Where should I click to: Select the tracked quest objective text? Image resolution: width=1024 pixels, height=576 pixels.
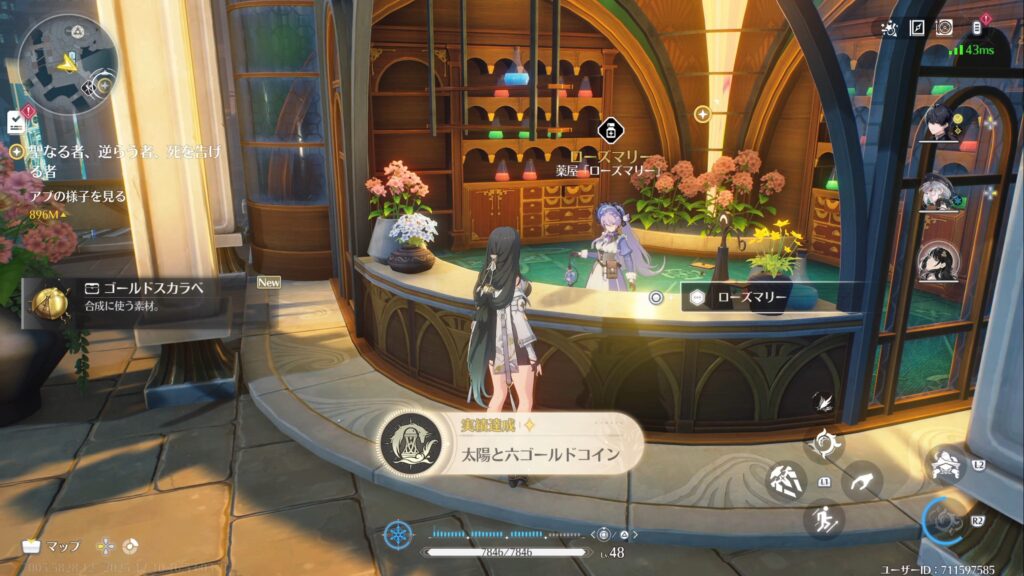click(x=68, y=158)
